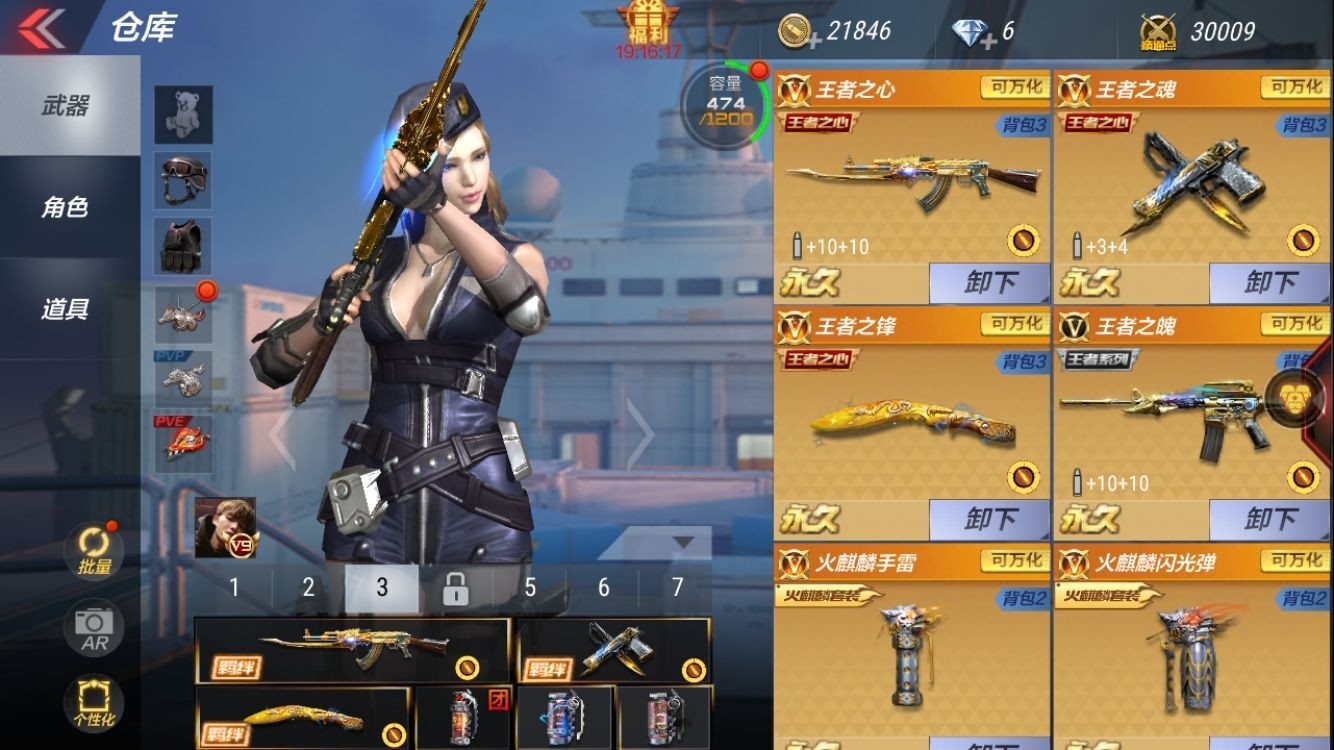Select the teddy bear item in the sidebar
The width and height of the screenshot is (1334, 750).
click(x=182, y=113)
